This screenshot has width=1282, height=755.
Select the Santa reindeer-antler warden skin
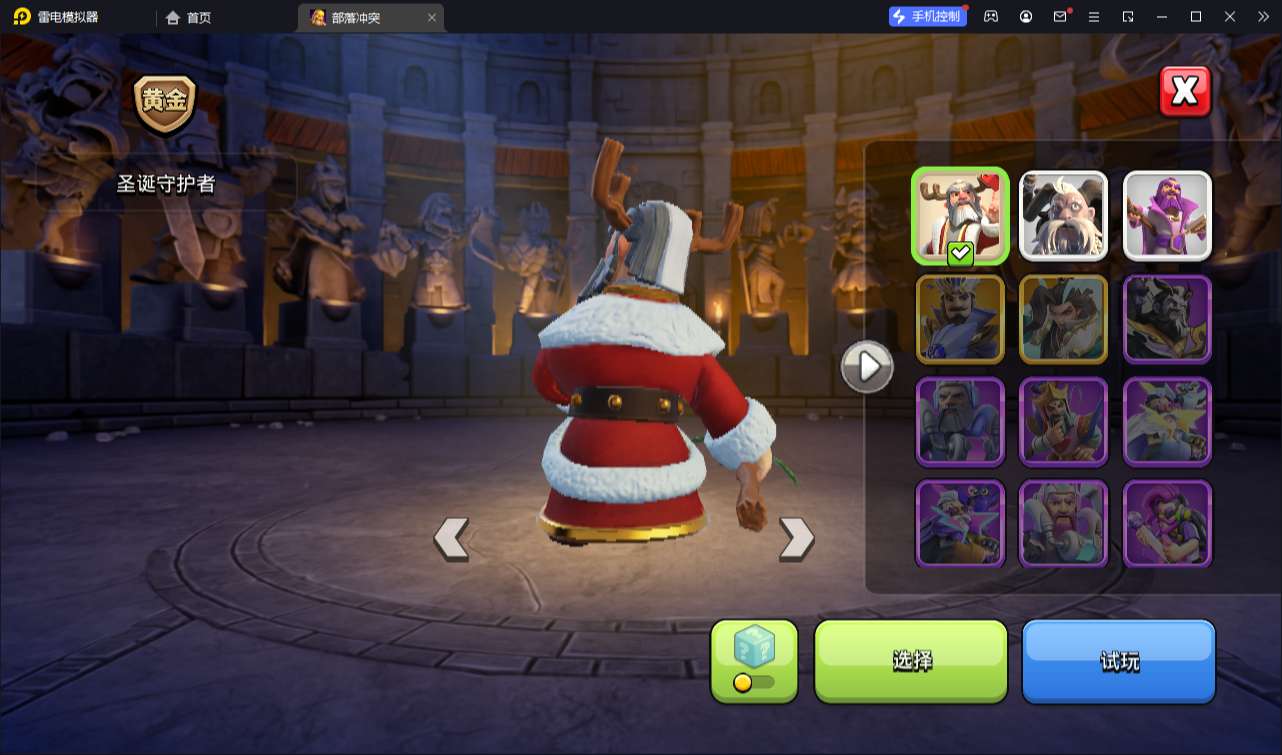click(x=960, y=216)
